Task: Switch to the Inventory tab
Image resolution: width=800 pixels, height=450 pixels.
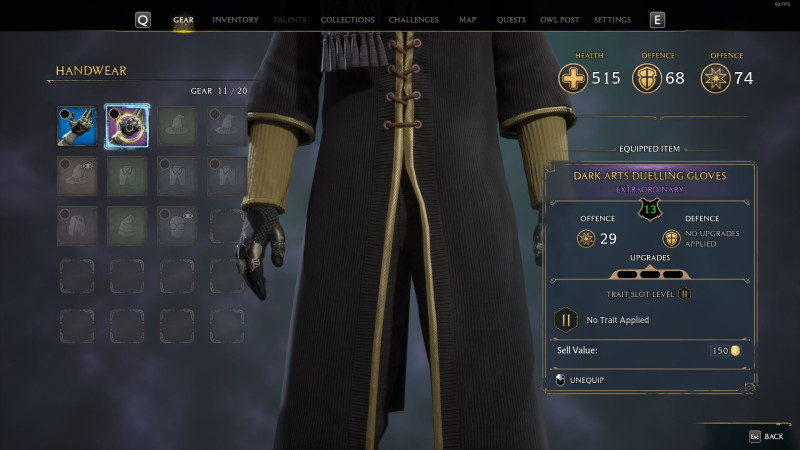Action: point(235,20)
